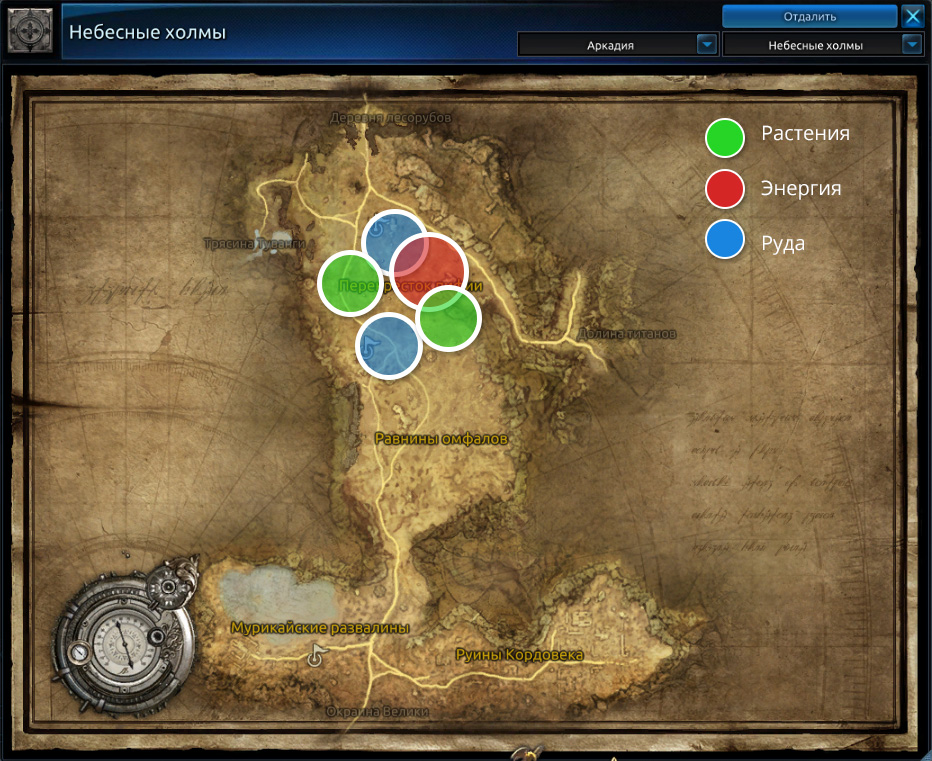Click the Отдалить zoom-out button
932x761 pixels.
click(809, 16)
